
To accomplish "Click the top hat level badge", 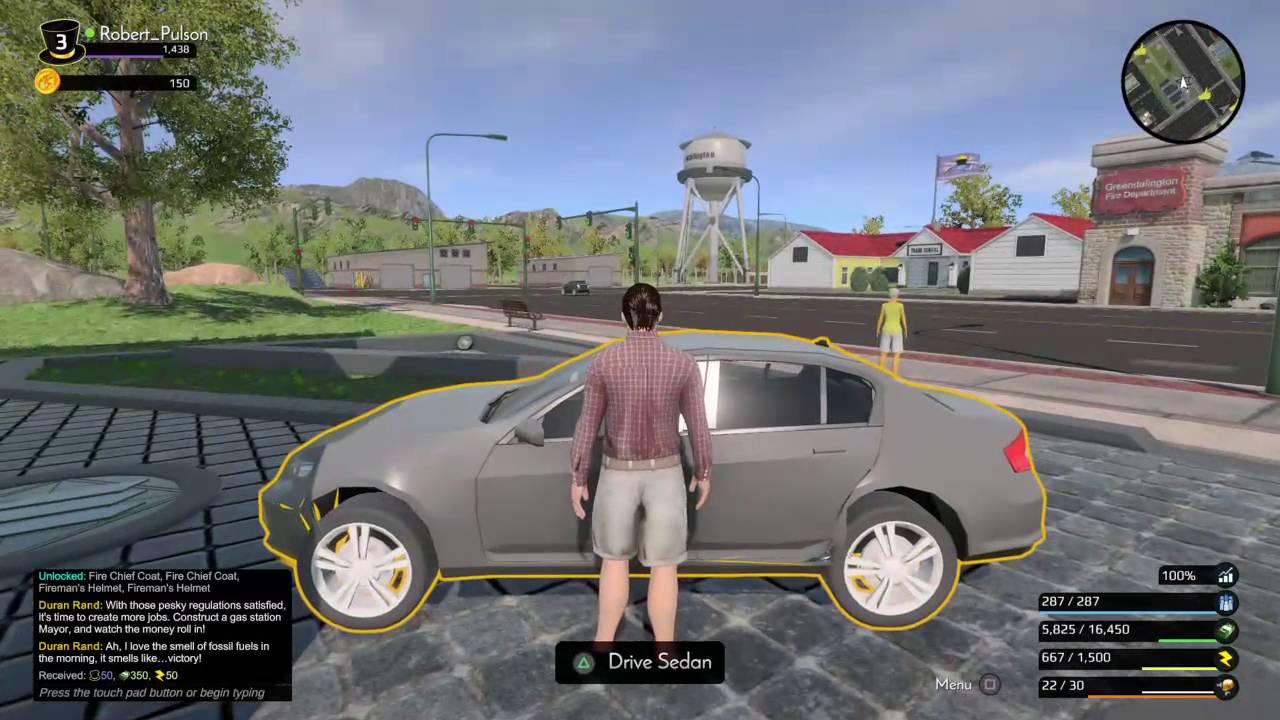I will pos(62,42).
